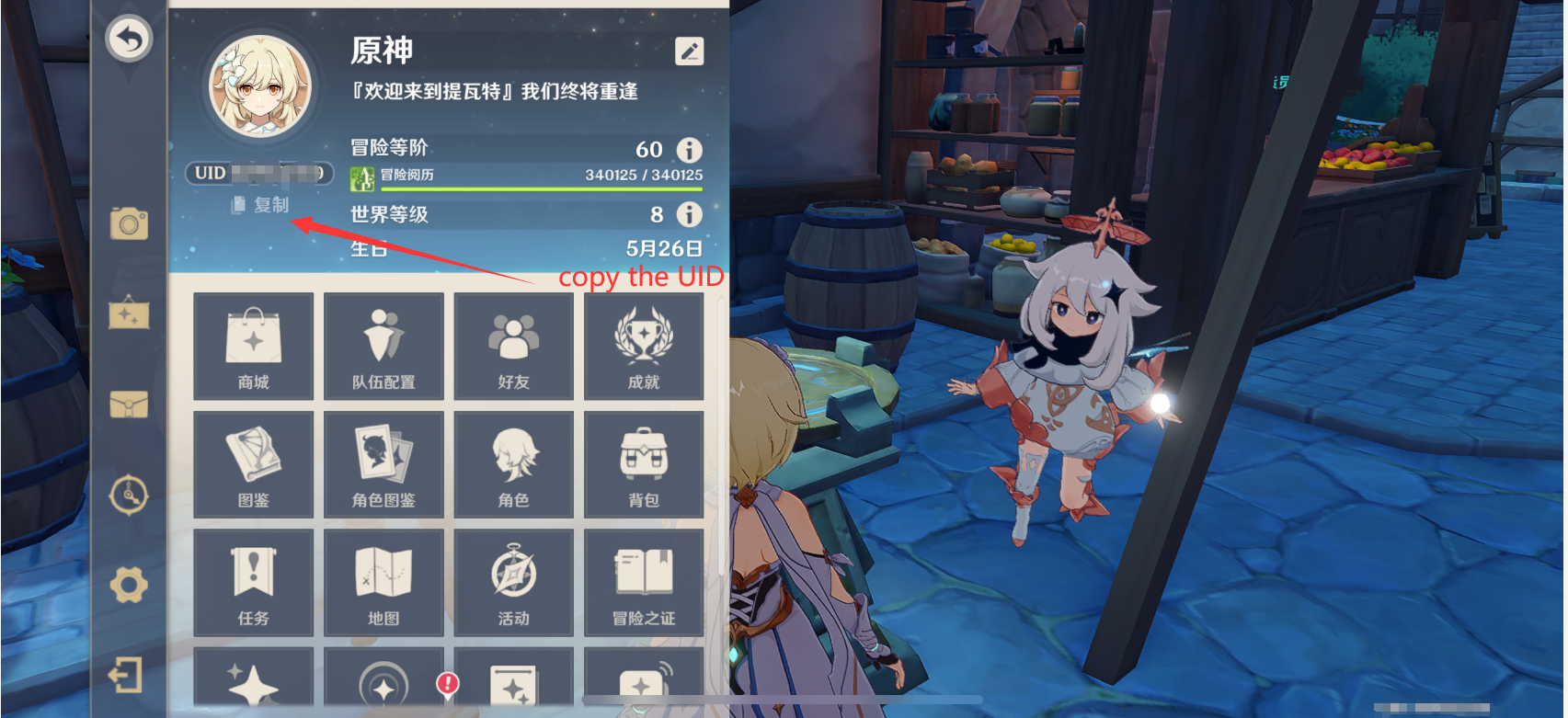The width and height of the screenshot is (1568, 718).
Task: Open 冒险之证 adventurer handbook
Action: (644, 582)
